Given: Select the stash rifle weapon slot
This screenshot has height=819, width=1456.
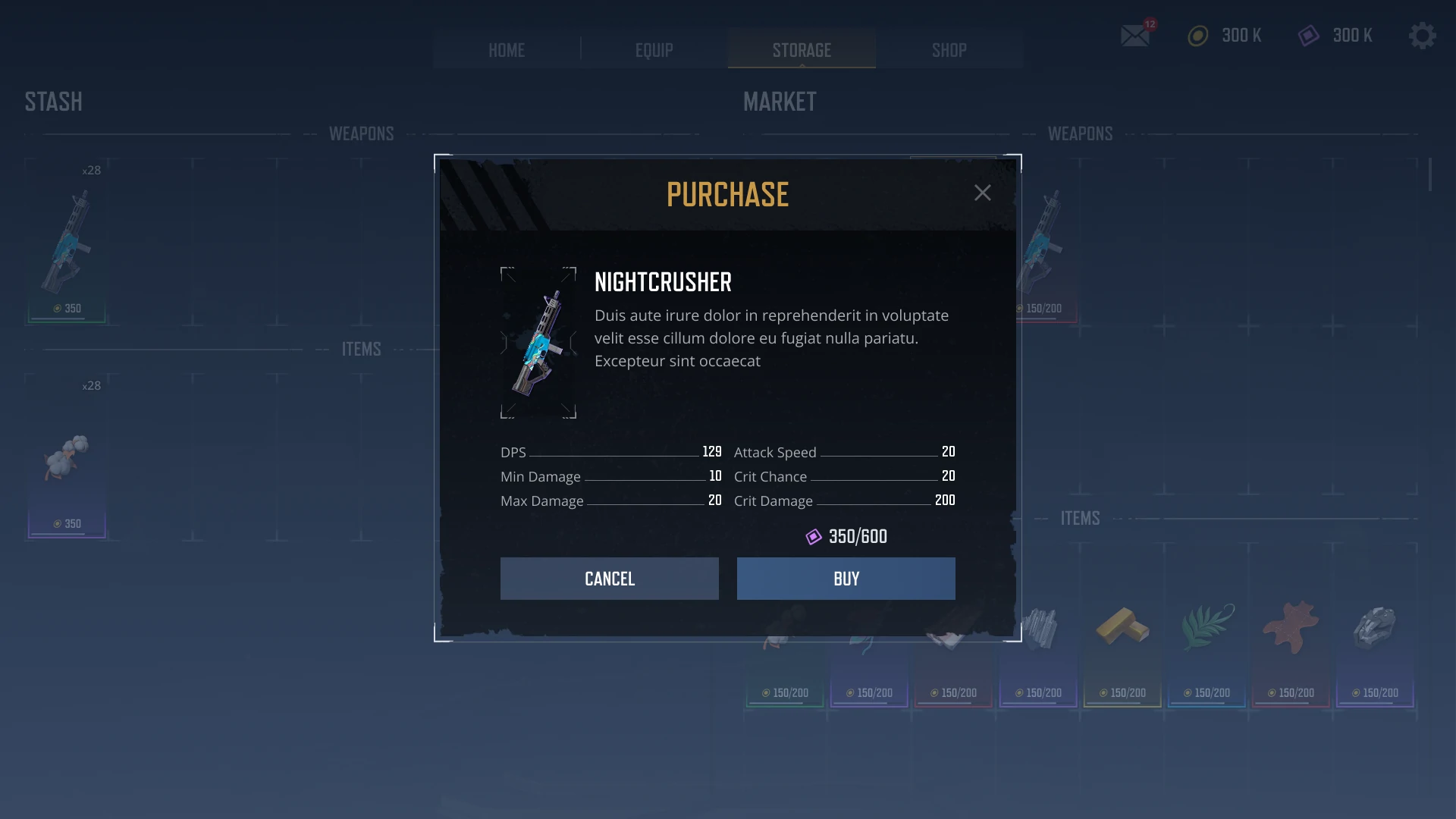Looking at the screenshot, I should 67,243.
